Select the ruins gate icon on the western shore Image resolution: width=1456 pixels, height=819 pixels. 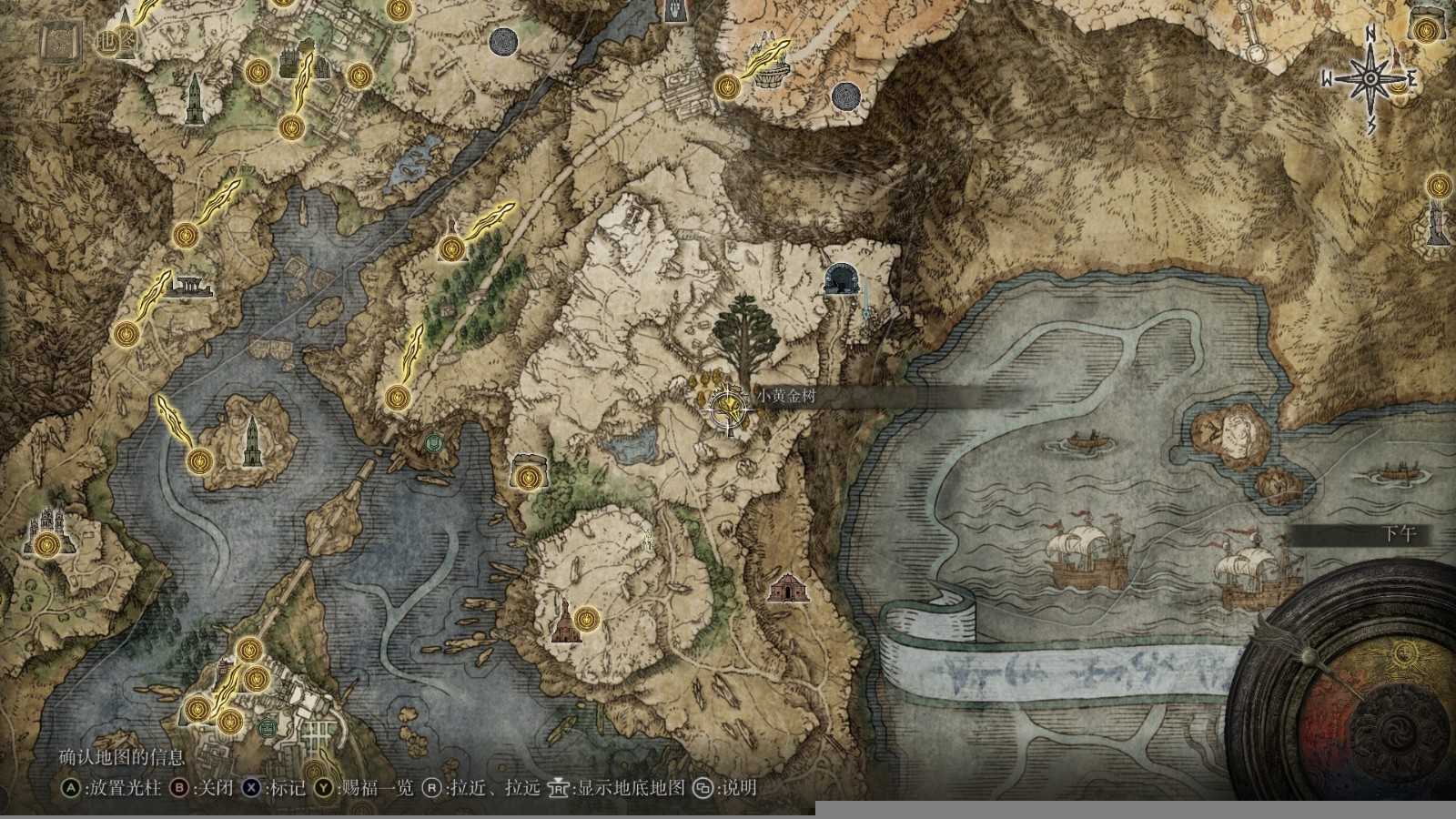click(x=191, y=287)
